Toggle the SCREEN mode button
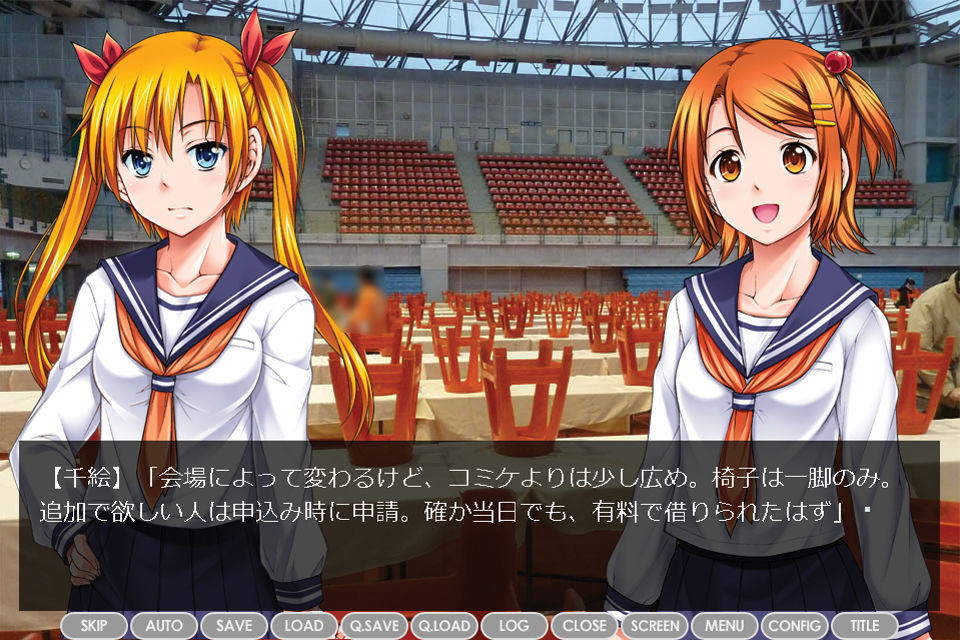Screen dimensions: 960x640 point(654,626)
